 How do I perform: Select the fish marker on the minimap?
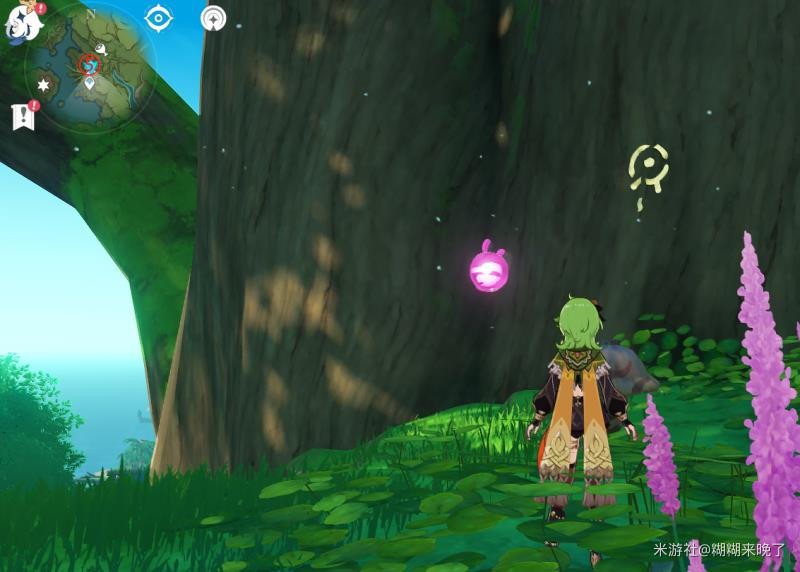tap(102, 47)
